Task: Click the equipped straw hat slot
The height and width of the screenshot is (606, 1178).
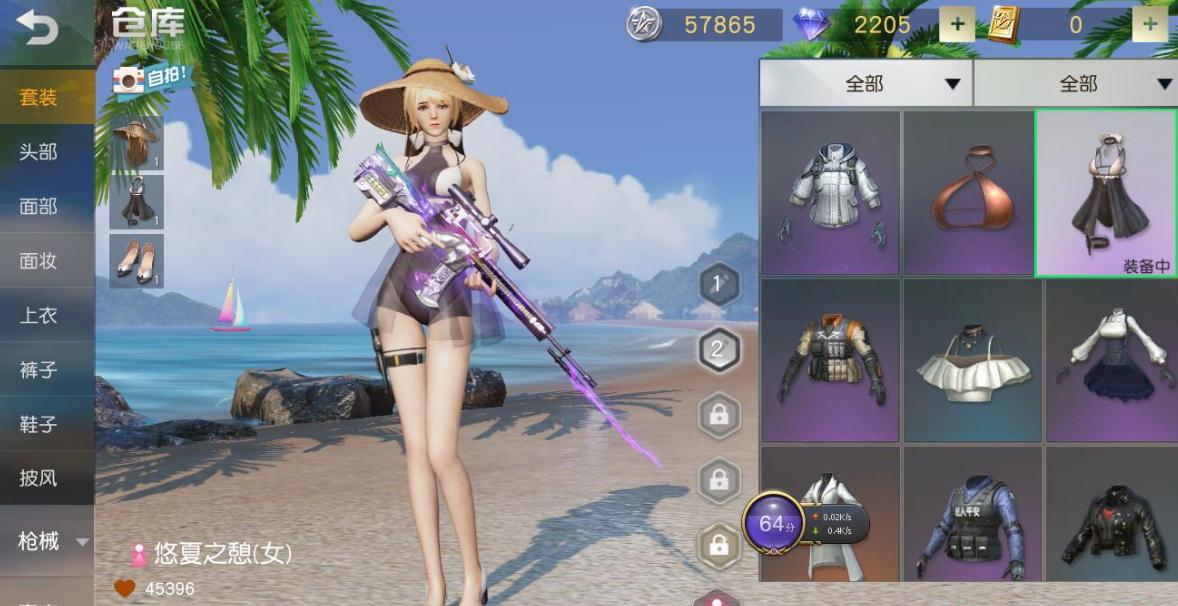Action: coord(137,143)
